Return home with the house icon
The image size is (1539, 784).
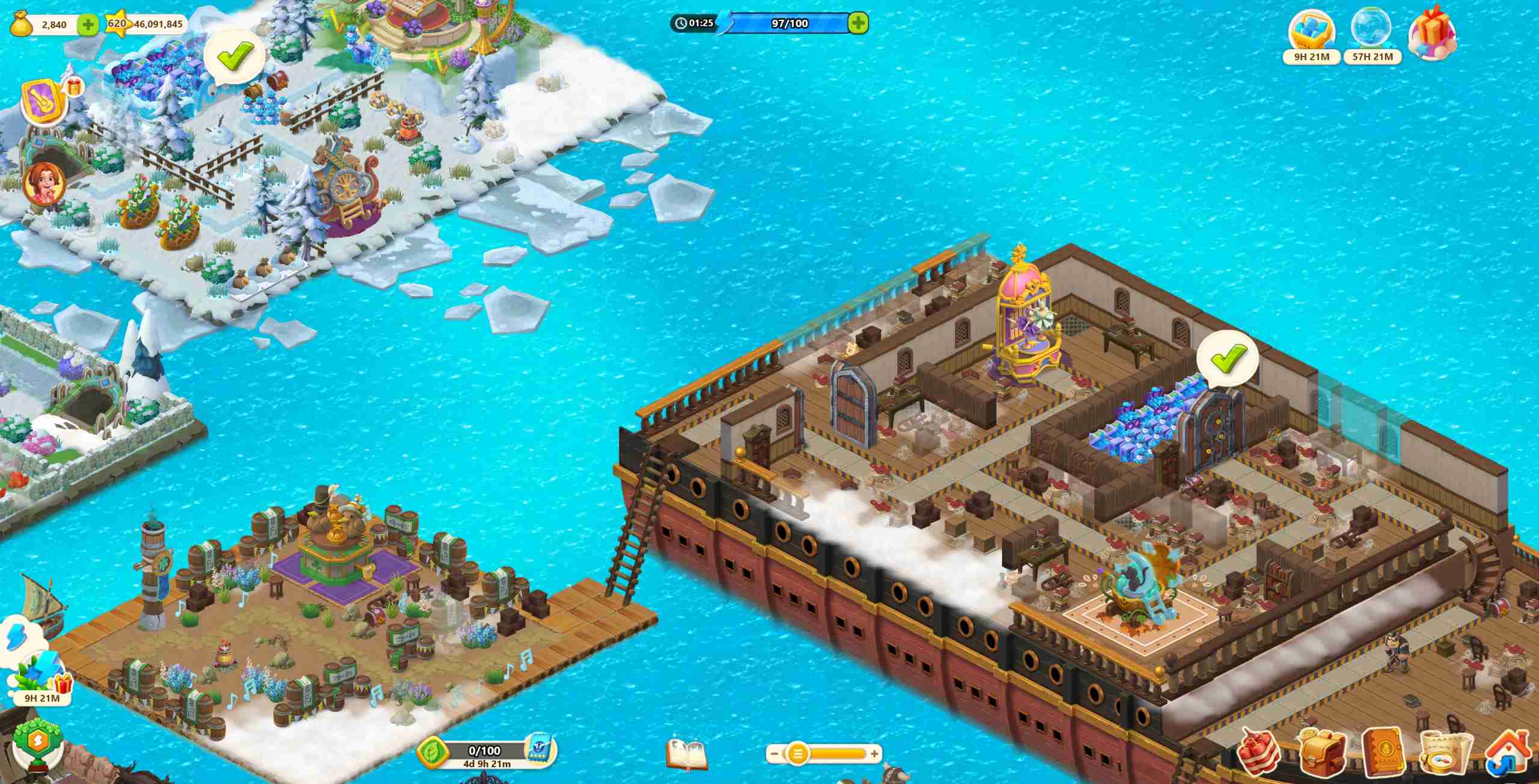pyautogui.click(x=1507, y=751)
